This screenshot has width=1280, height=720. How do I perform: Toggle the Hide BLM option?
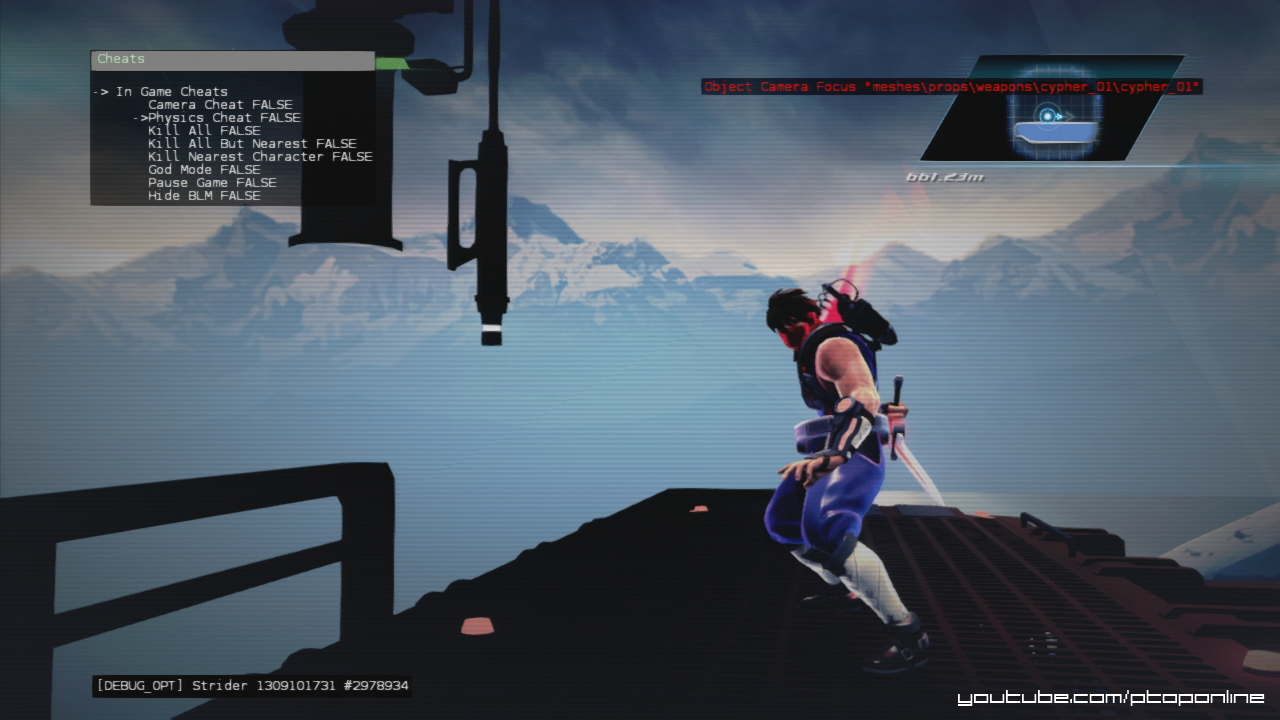(203, 196)
